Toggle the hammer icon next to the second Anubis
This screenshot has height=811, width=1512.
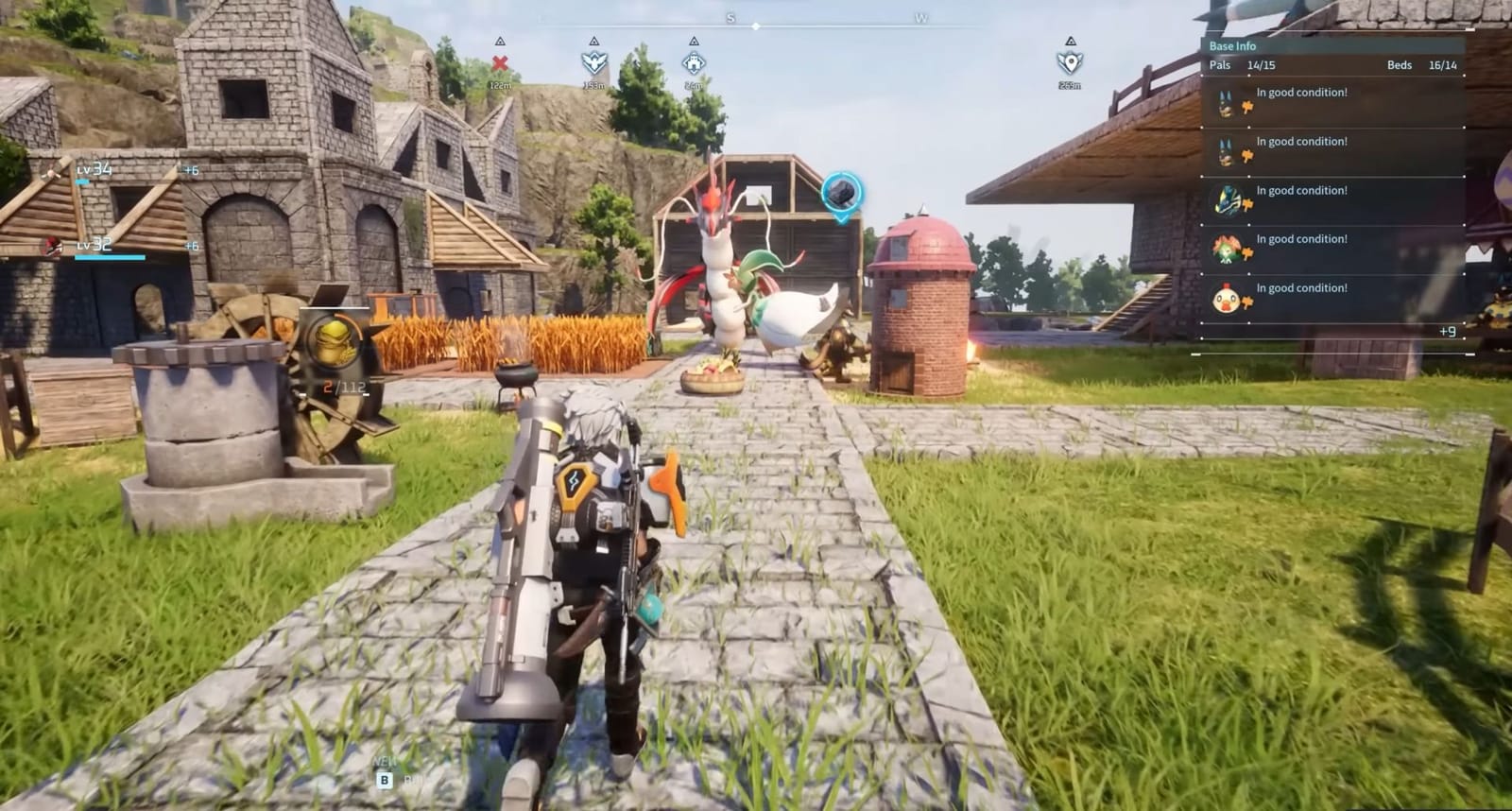click(1247, 154)
